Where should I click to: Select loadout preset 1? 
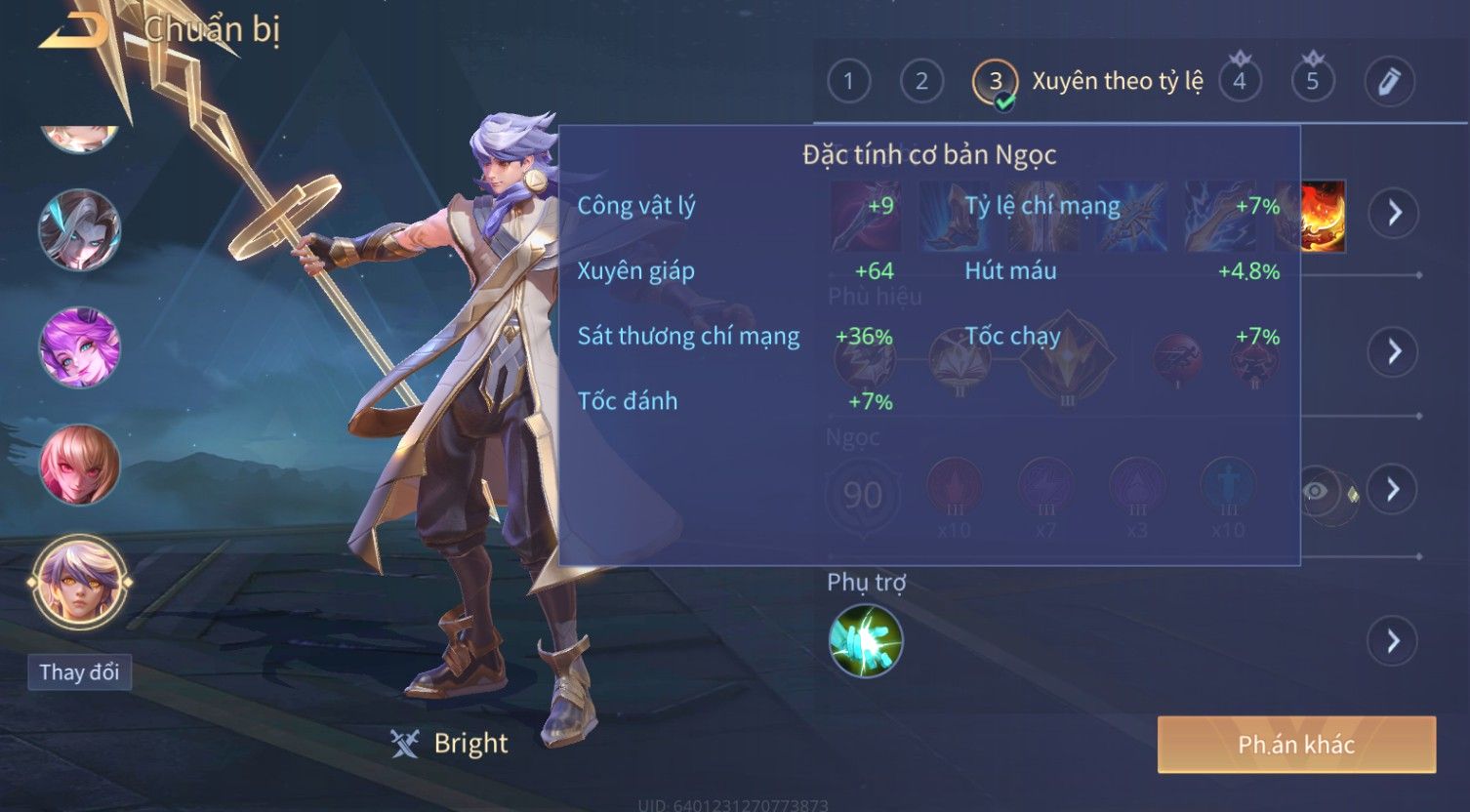tap(848, 81)
